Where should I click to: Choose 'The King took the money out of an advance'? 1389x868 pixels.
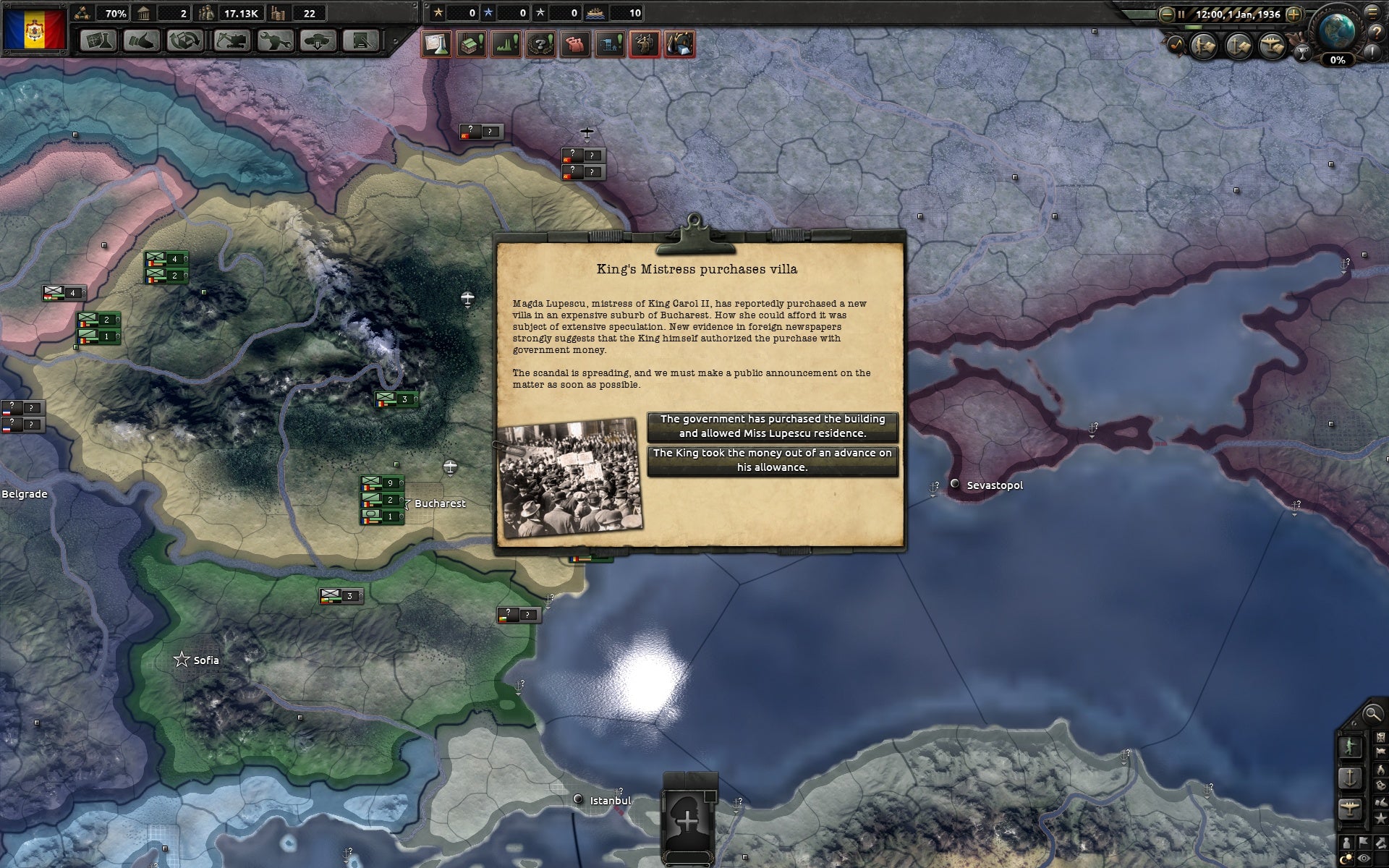771,461
